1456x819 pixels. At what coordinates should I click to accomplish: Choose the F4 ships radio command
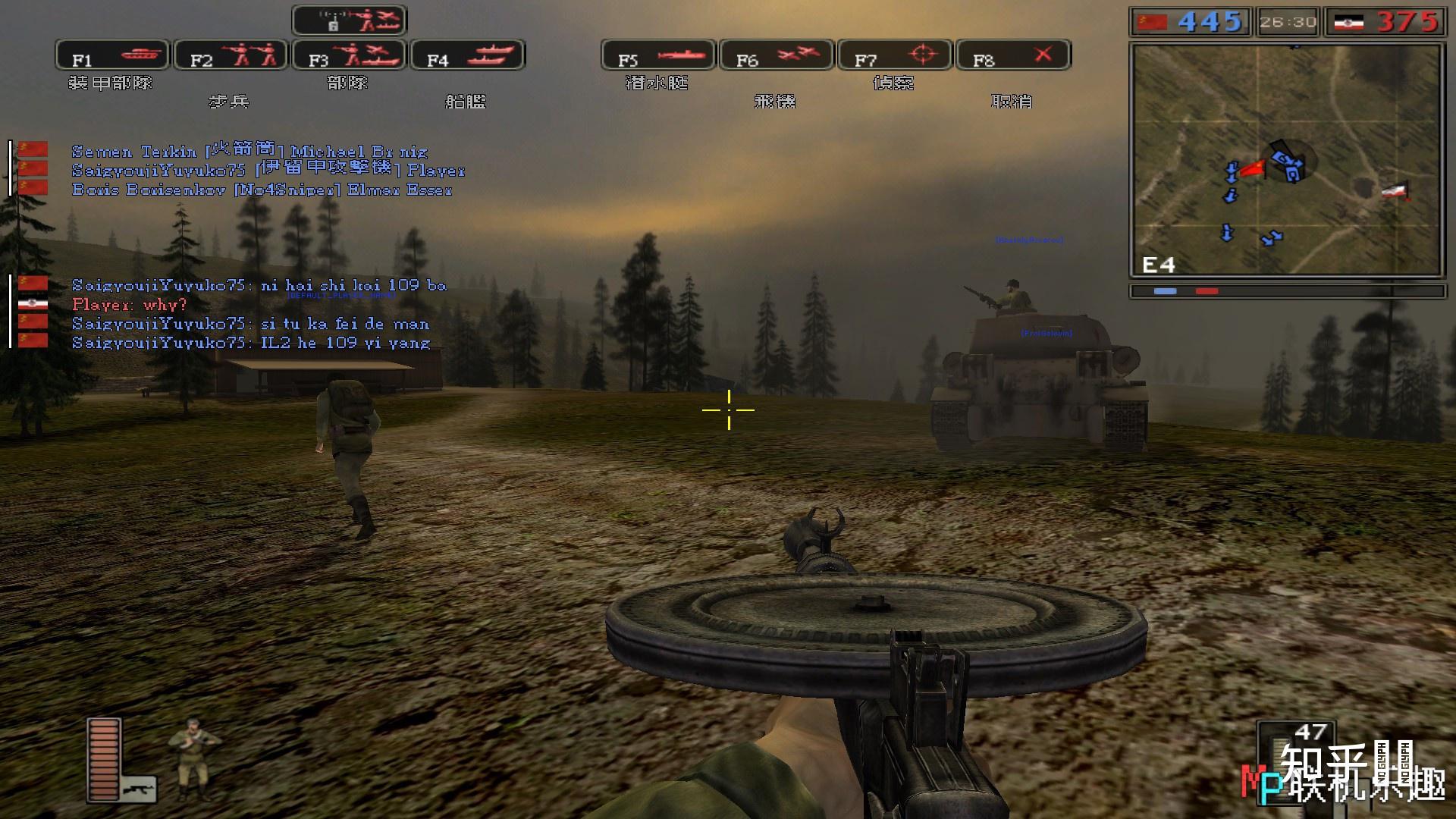pyautogui.click(x=467, y=56)
